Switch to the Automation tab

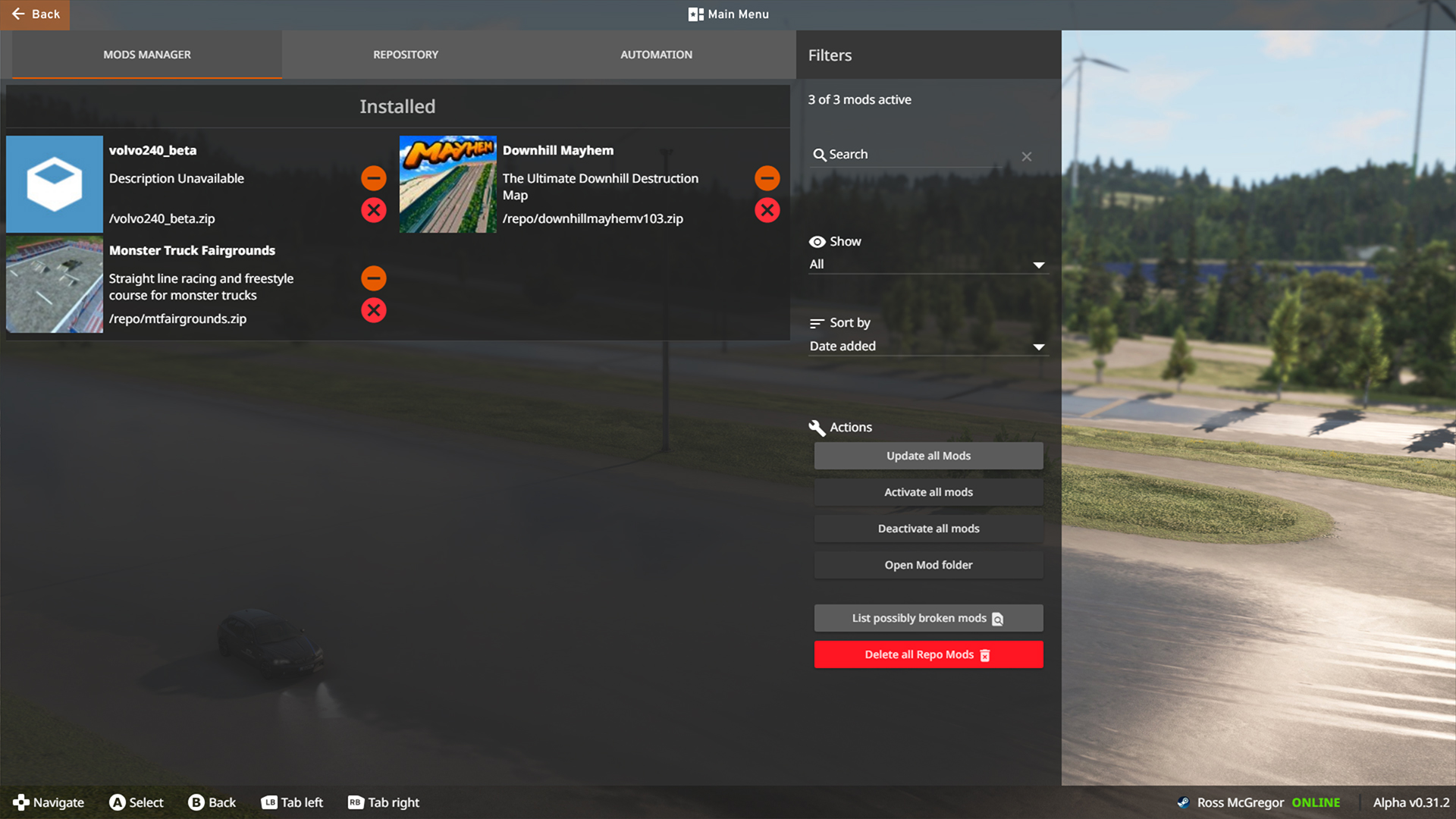click(x=656, y=54)
